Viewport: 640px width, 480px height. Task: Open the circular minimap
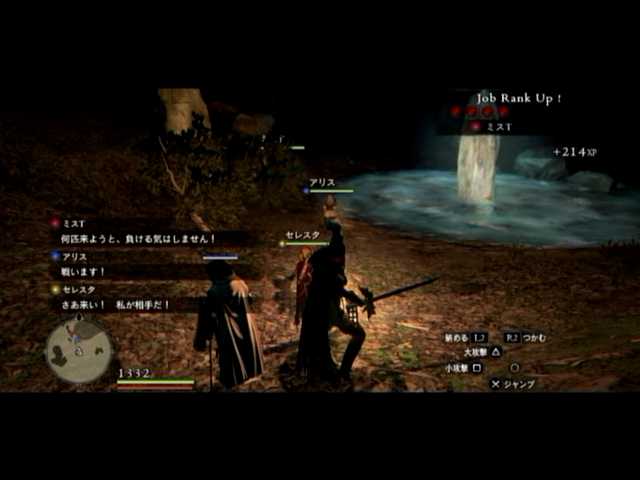point(78,350)
